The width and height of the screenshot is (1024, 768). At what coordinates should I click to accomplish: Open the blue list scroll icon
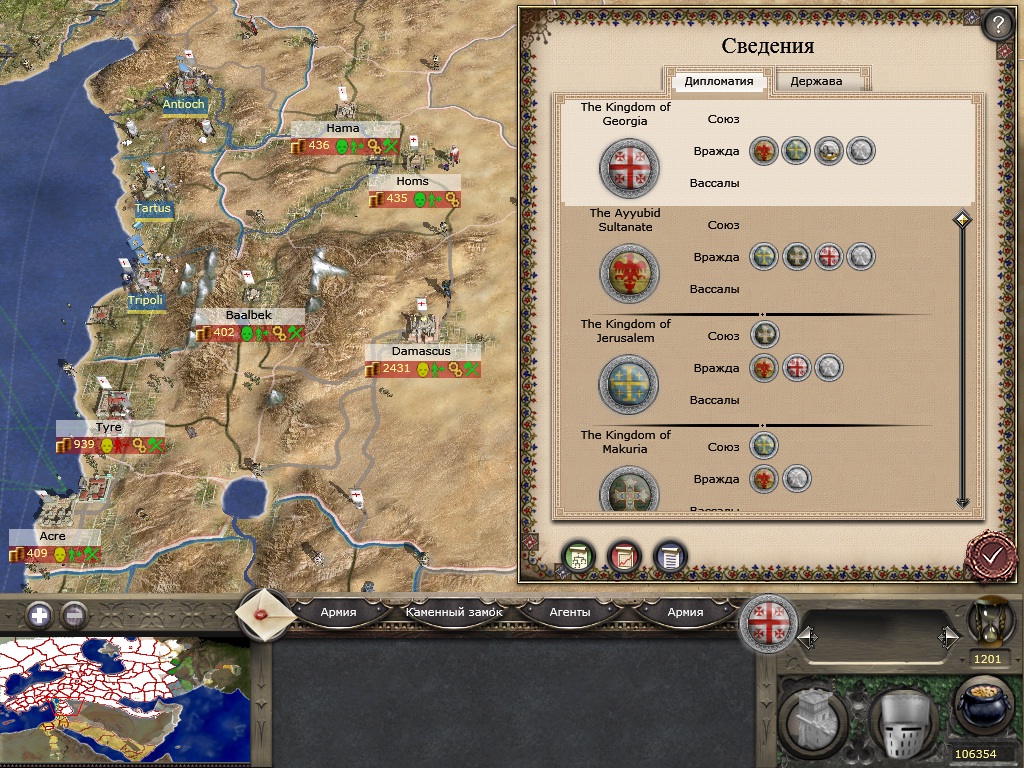669,556
